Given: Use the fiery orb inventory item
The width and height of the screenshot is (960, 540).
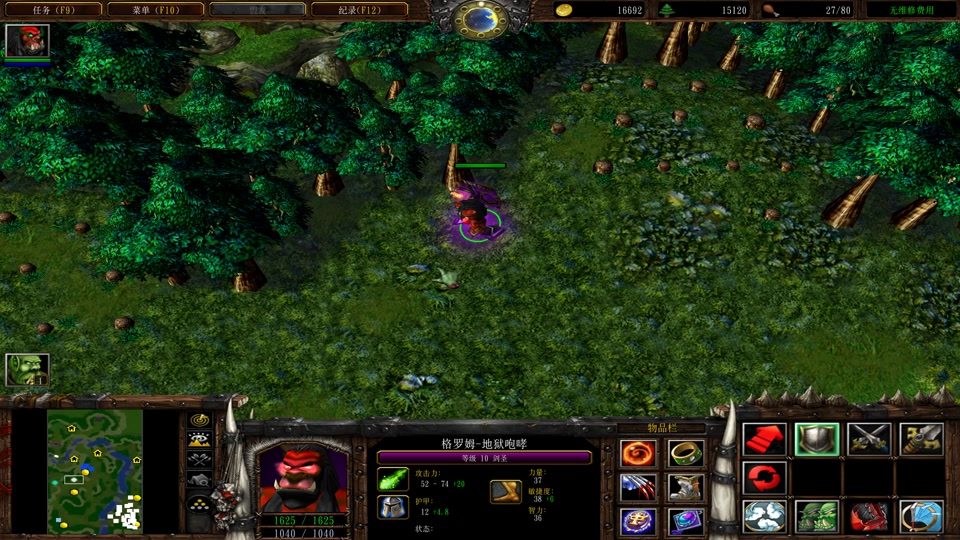Looking at the screenshot, I should point(637,454).
